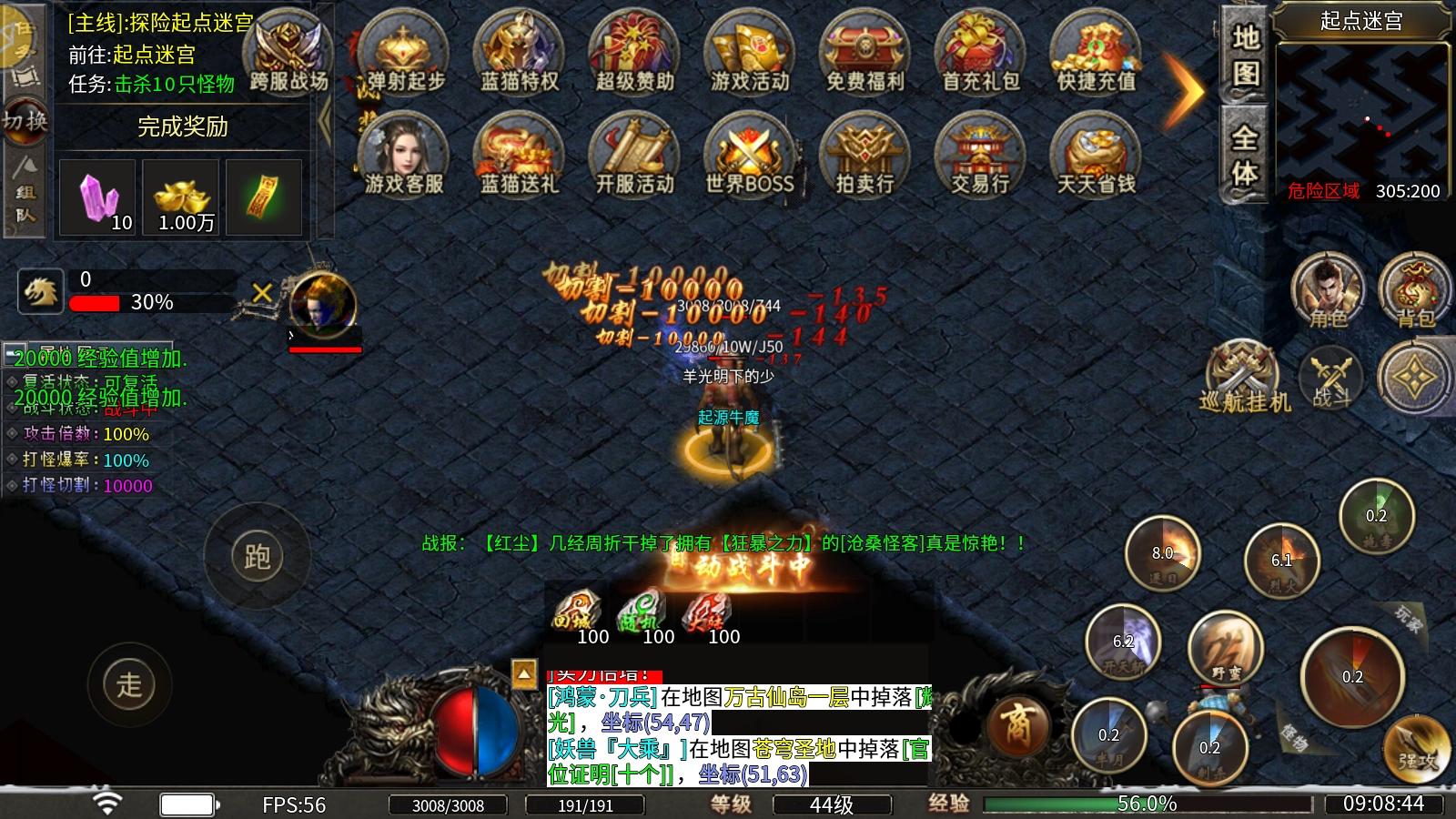The height and width of the screenshot is (819, 1456).
Task: Open the 背包 bag inventory
Action: point(1414,291)
